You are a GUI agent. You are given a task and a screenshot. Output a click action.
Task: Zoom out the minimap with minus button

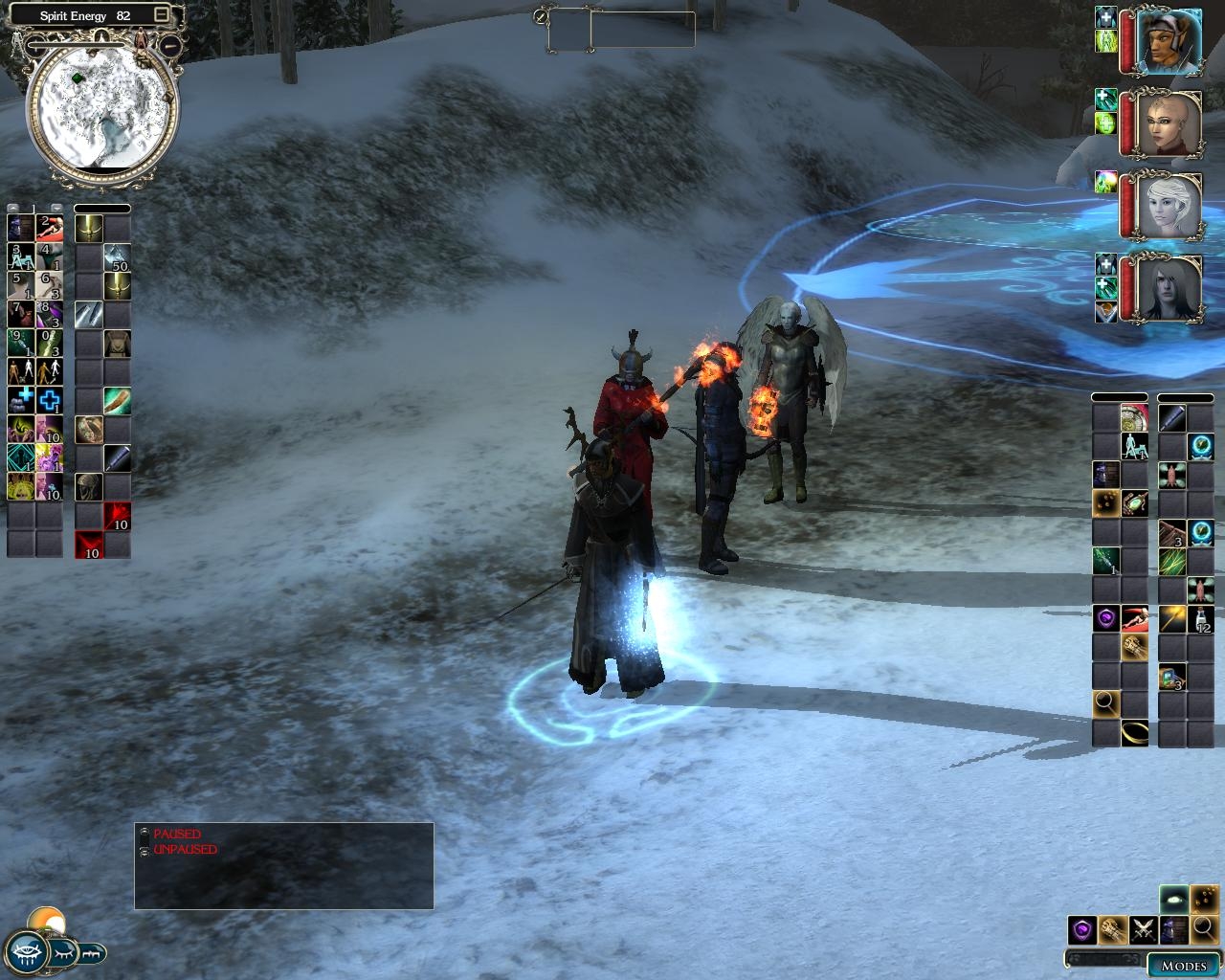171,45
